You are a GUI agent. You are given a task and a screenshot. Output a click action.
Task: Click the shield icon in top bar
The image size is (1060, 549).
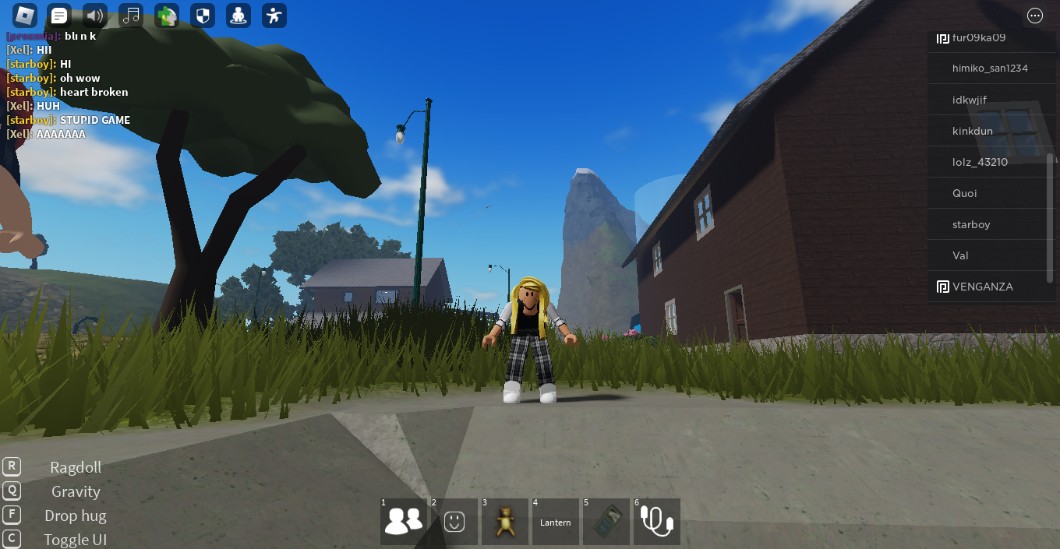(x=202, y=15)
